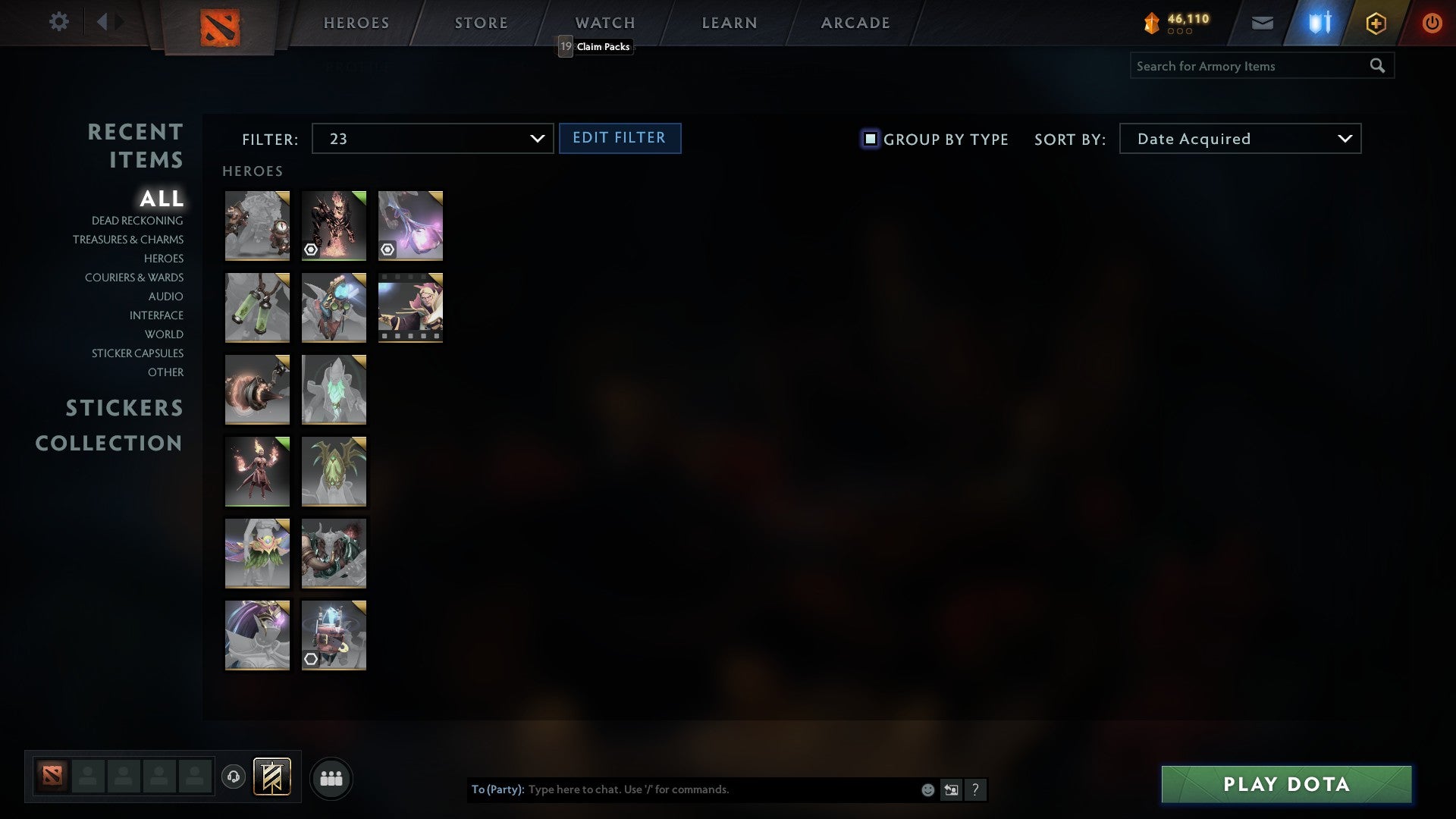Click the help question mark icon
This screenshot has height=819, width=1456.
976,789
